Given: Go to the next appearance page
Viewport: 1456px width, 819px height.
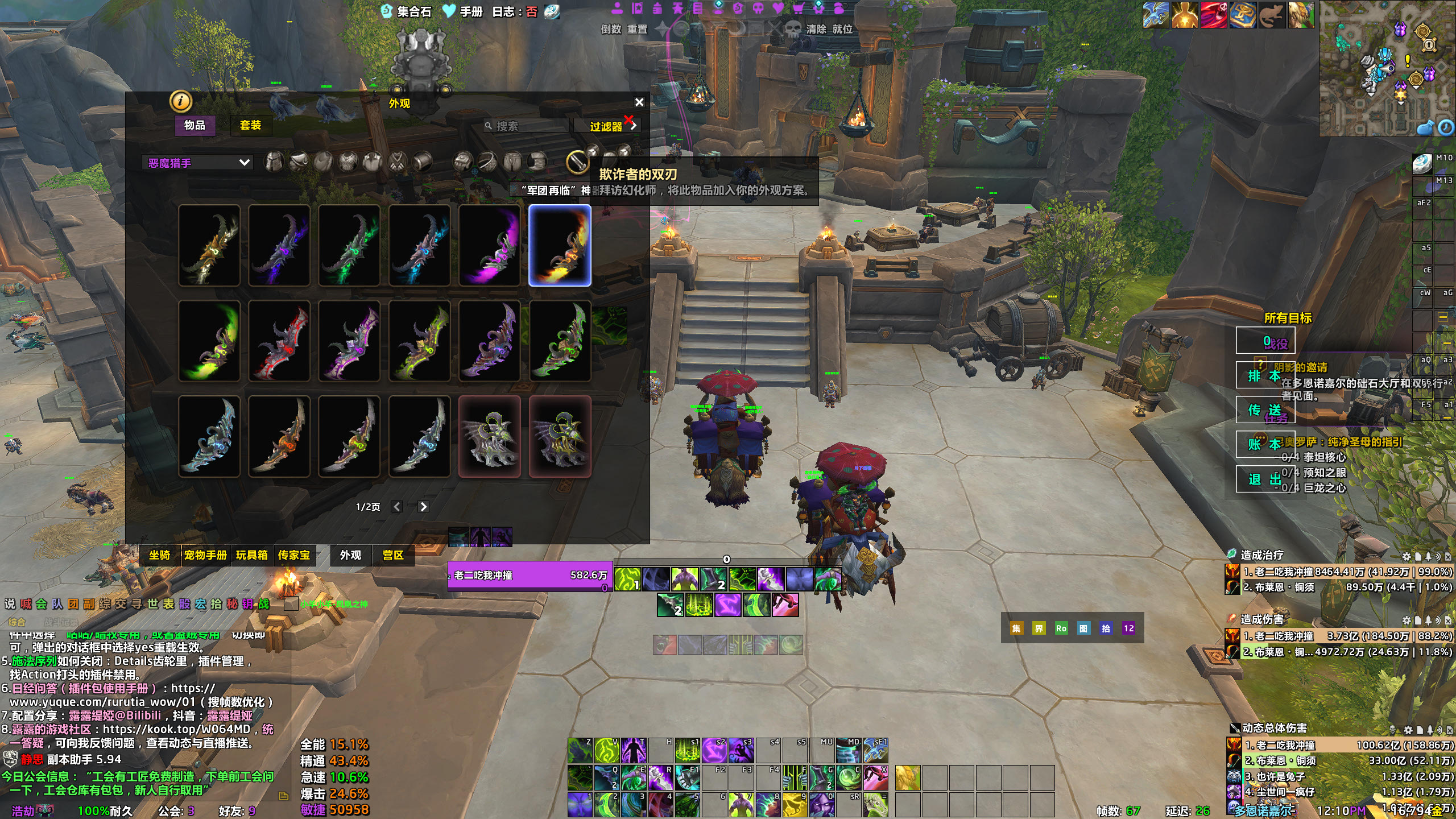Looking at the screenshot, I should click(x=423, y=507).
